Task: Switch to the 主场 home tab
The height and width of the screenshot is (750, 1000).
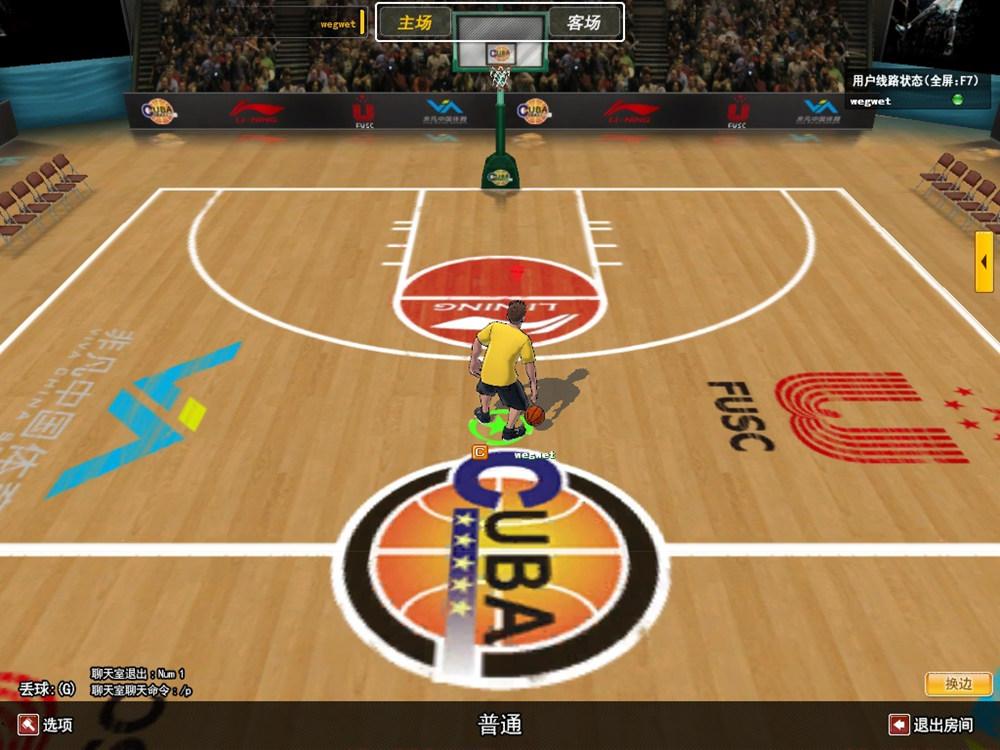Action: tap(414, 22)
